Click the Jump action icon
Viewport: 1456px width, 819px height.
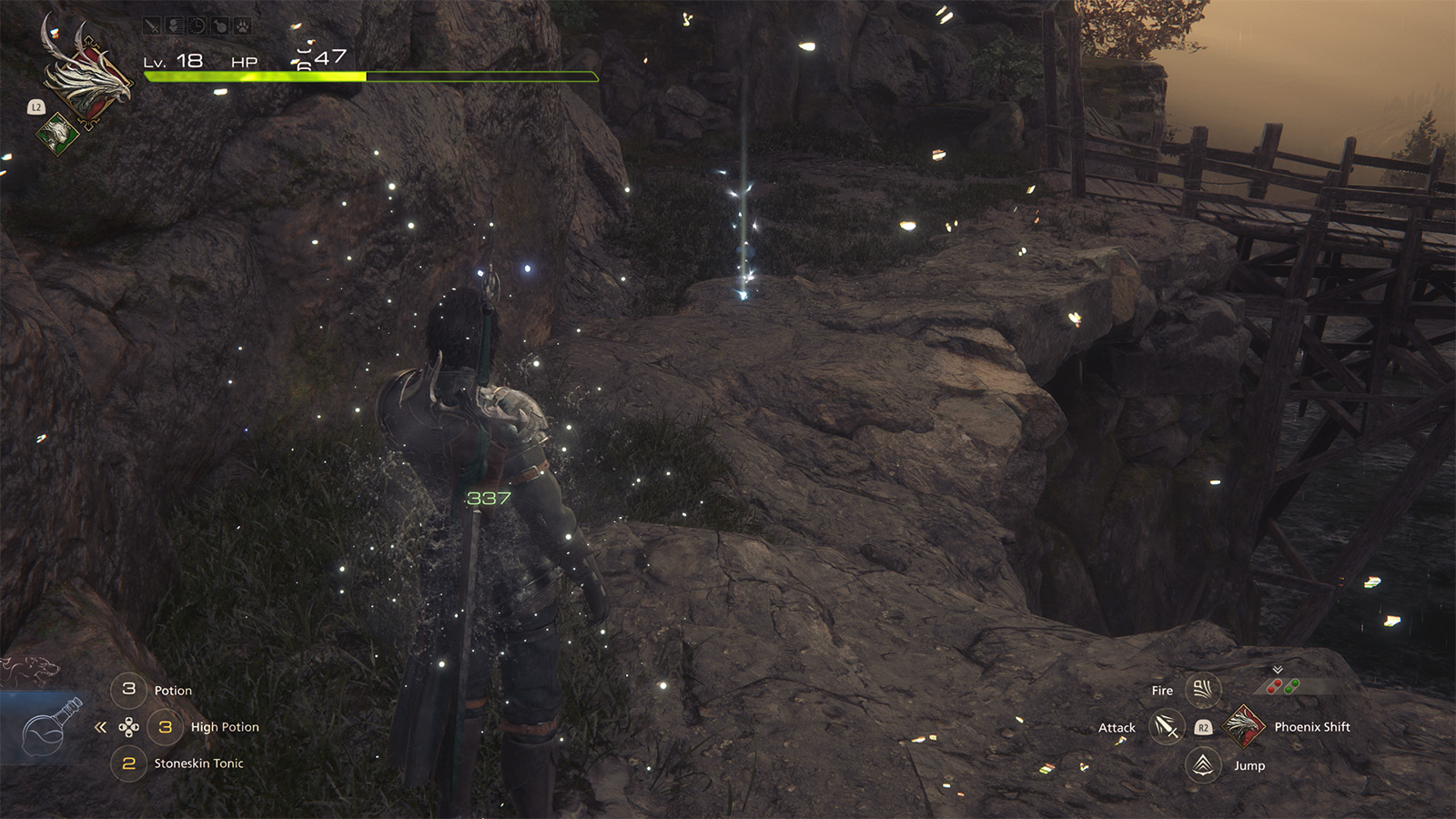pyautogui.click(x=1202, y=764)
